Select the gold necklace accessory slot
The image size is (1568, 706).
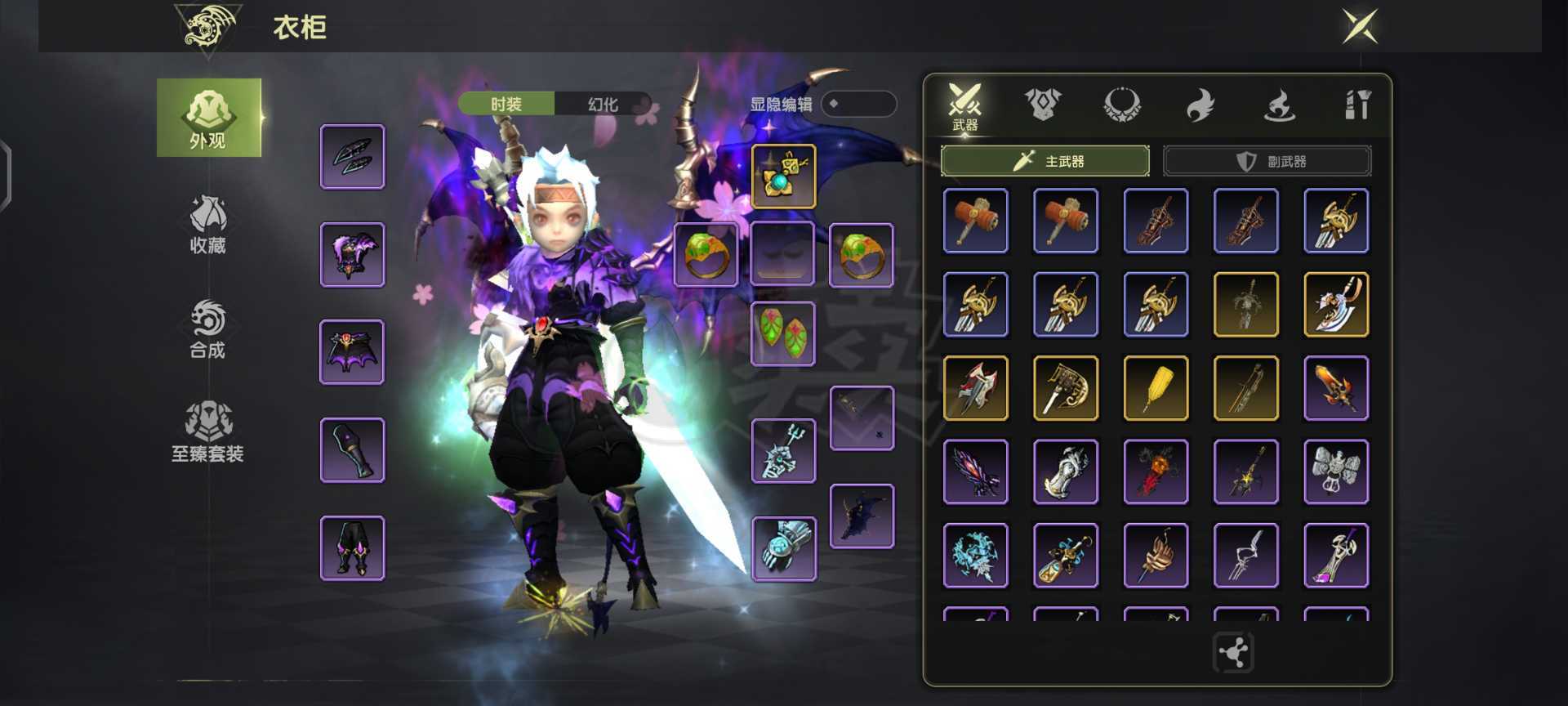(x=783, y=176)
